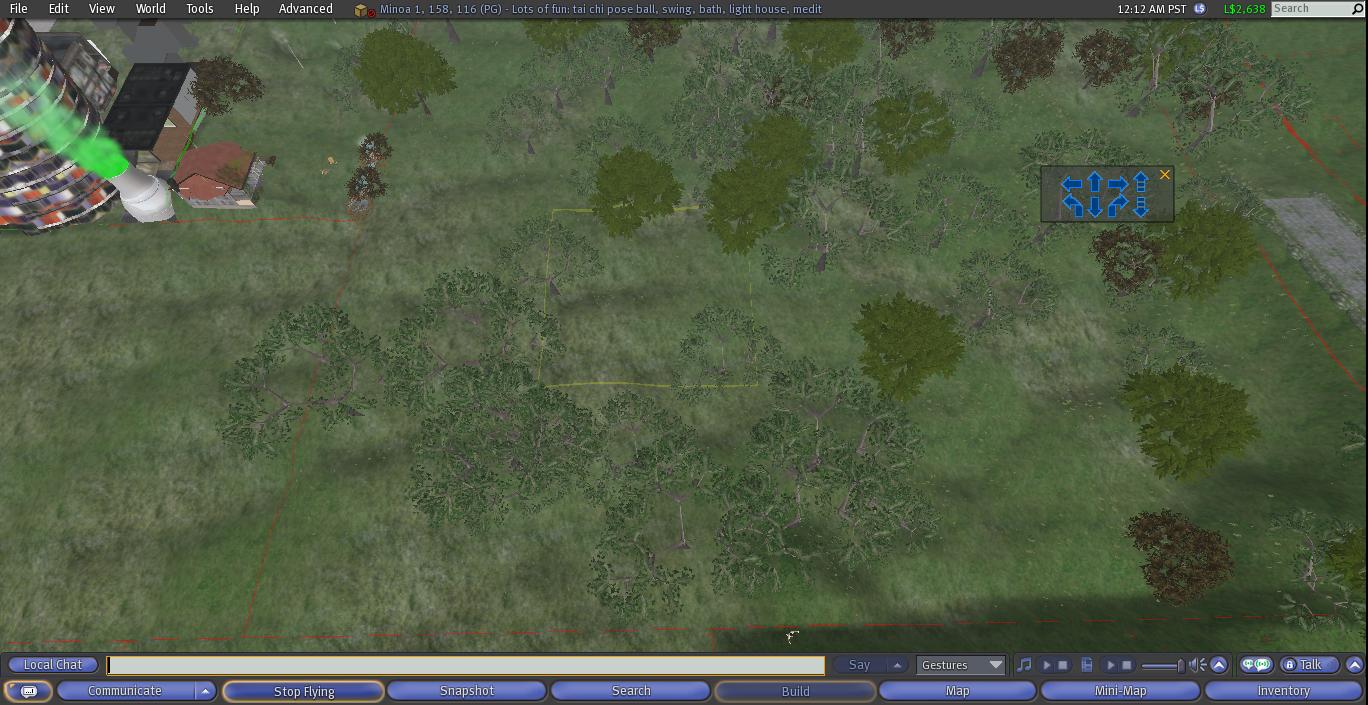
Task: Click the move forward arrow in movement controls
Action: [x=1095, y=183]
